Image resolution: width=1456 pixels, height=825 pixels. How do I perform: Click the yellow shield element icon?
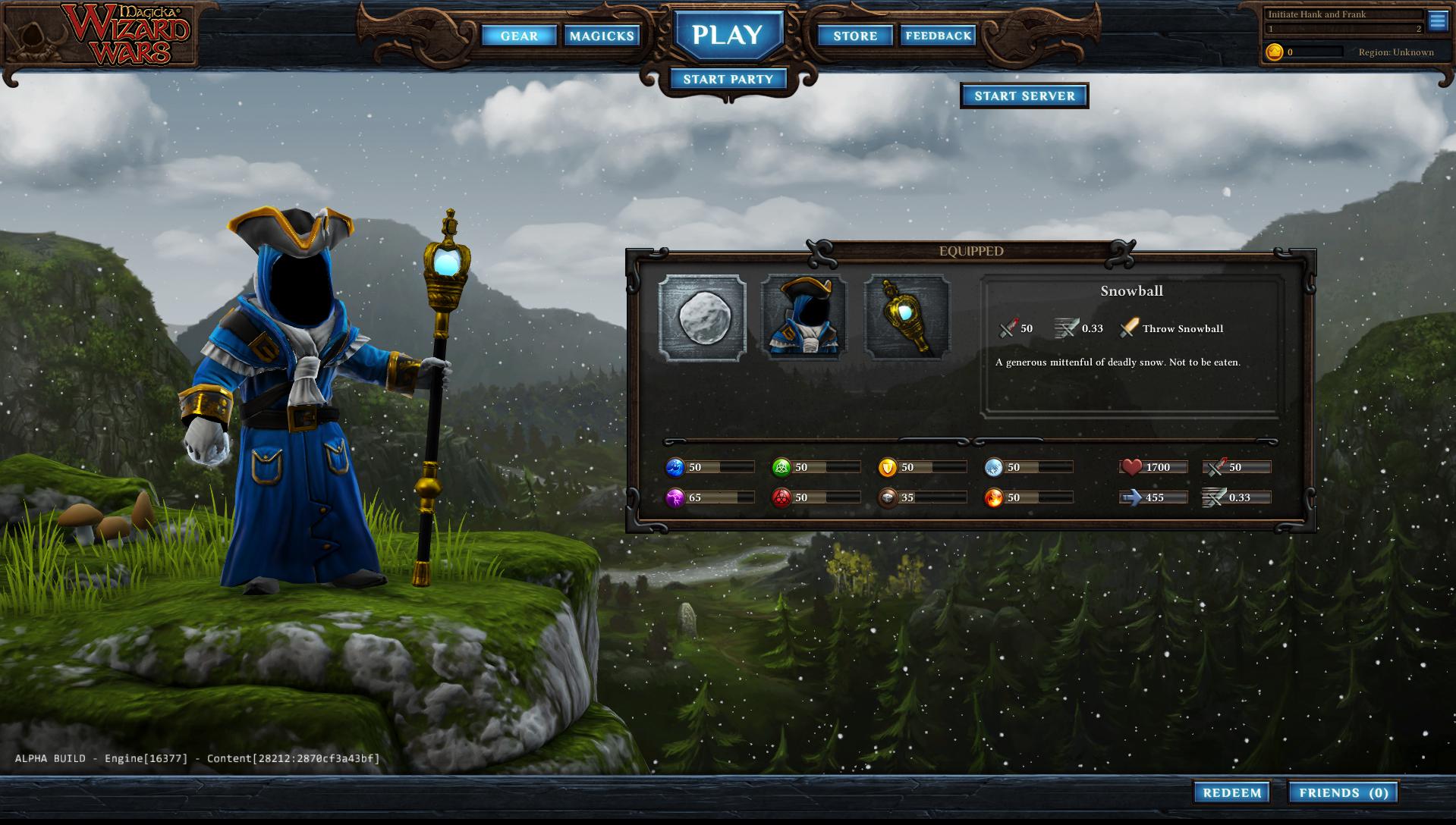(890, 468)
